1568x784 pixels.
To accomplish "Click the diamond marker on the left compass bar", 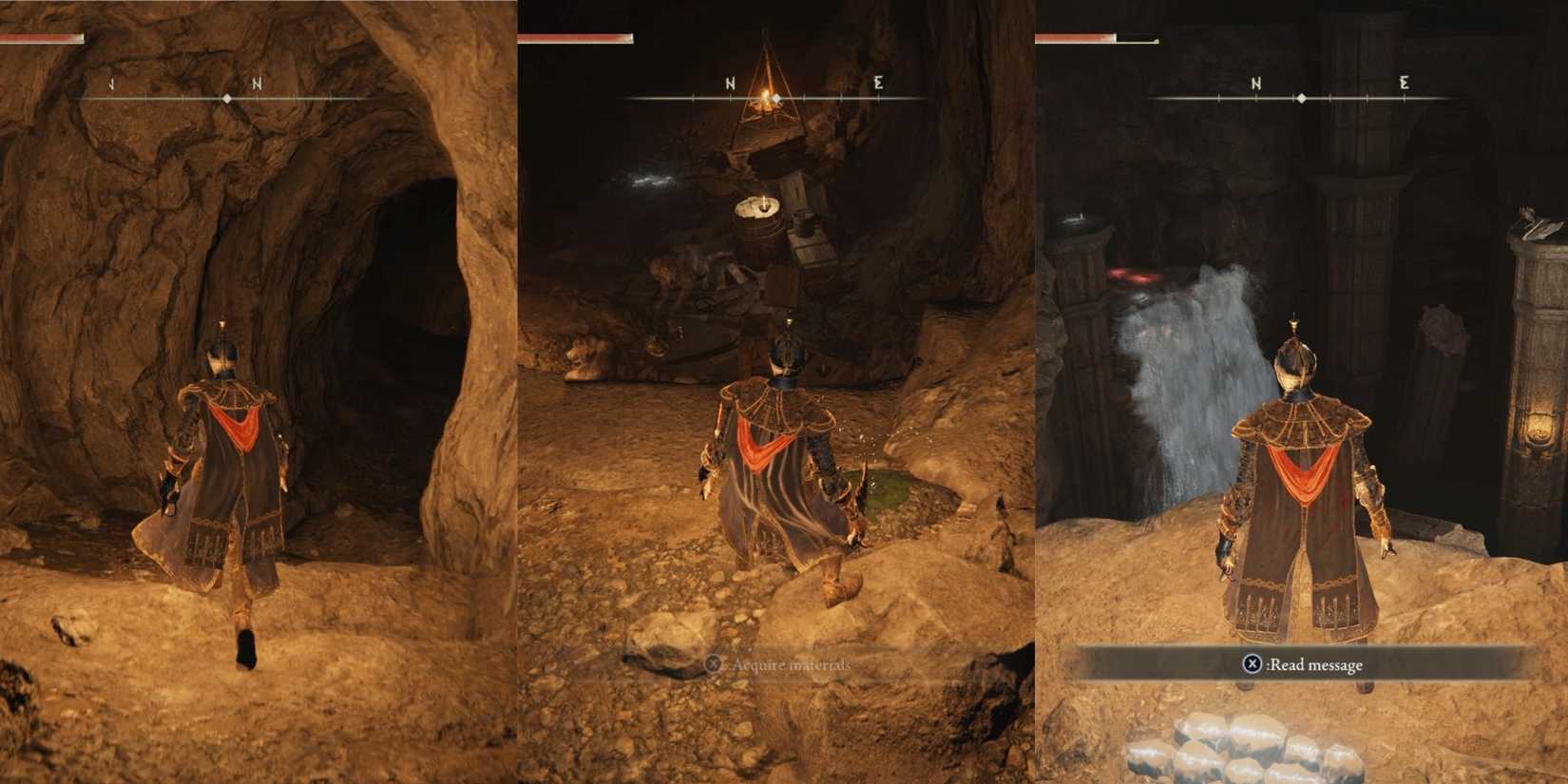I will [228, 96].
